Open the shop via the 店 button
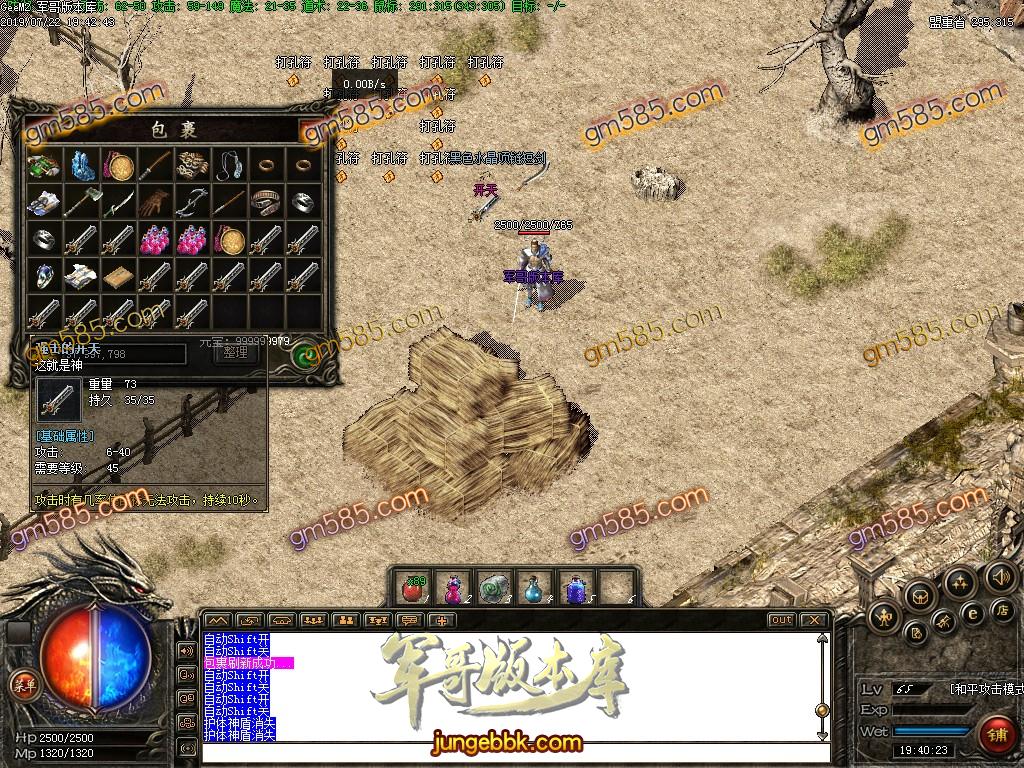 point(1001,611)
